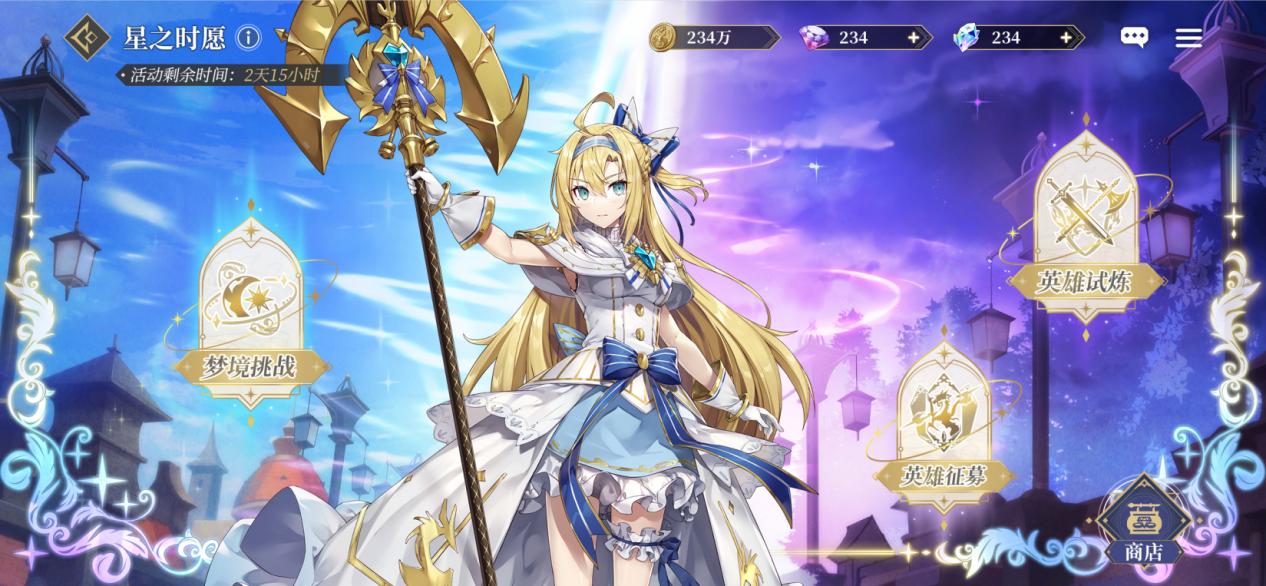Show the 星之时愿 event info
The width and height of the screenshot is (1266, 586).
(248, 38)
